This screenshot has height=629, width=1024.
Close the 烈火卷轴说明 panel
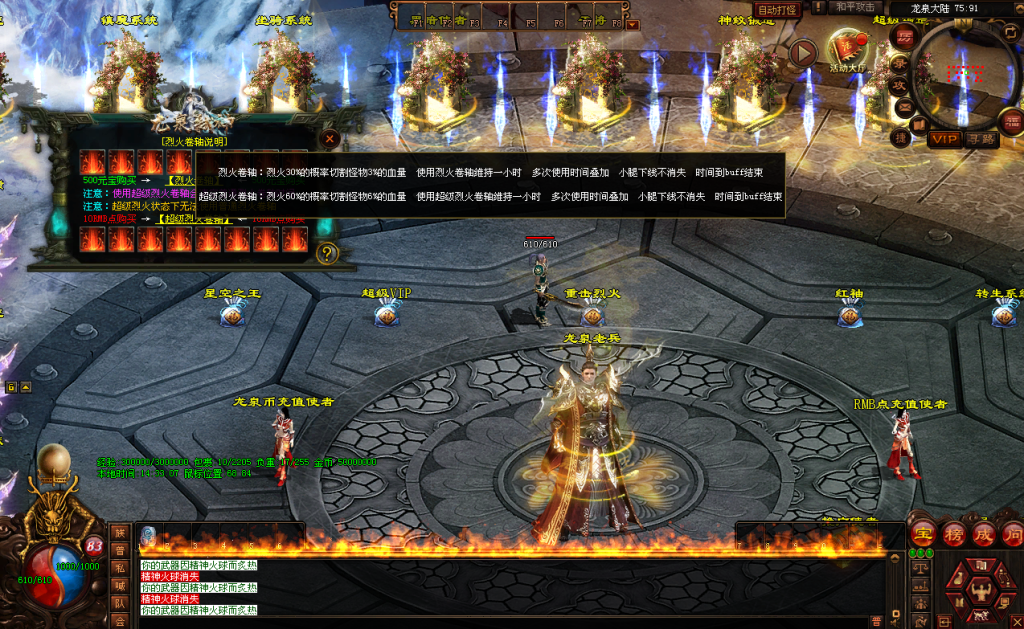(330, 139)
